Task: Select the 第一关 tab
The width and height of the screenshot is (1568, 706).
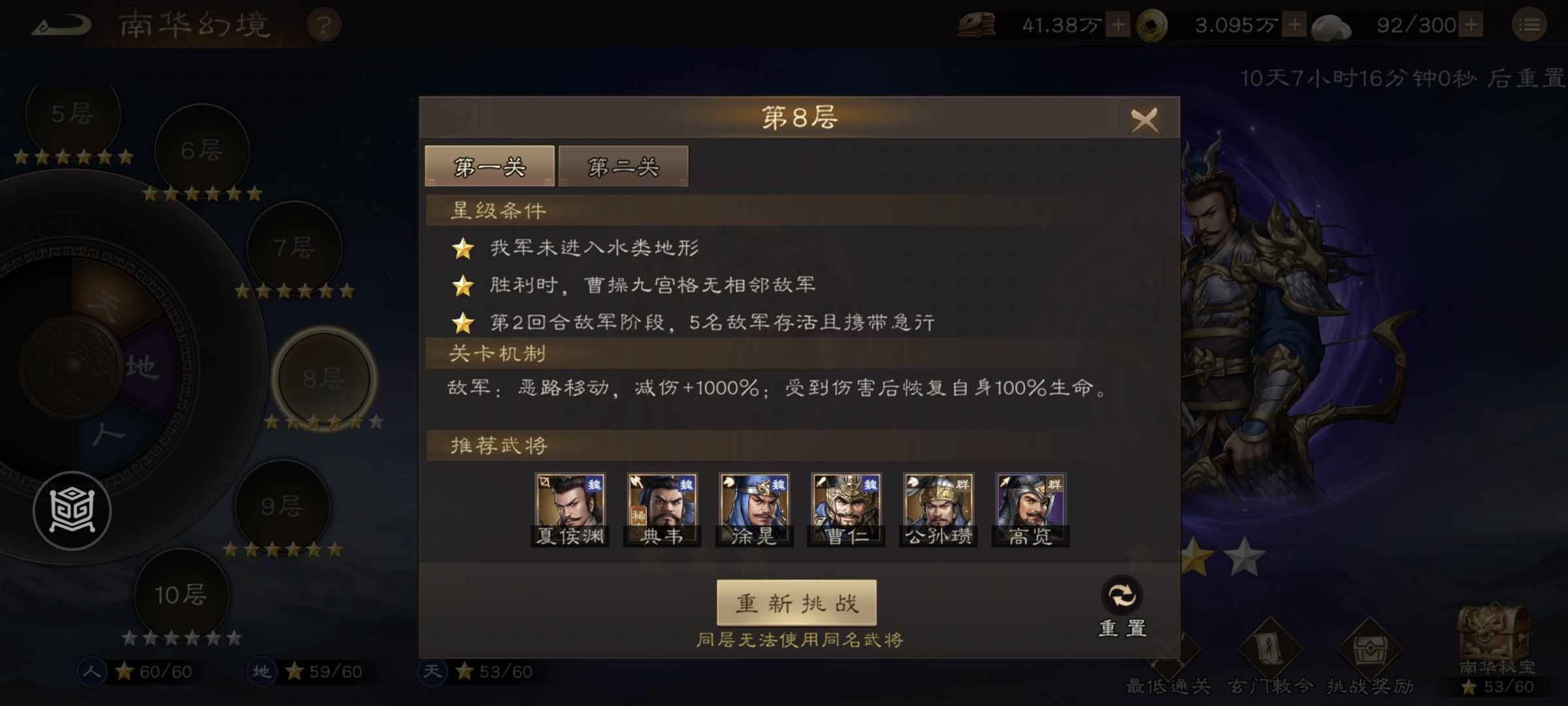Action: click(x=489, y=167)
